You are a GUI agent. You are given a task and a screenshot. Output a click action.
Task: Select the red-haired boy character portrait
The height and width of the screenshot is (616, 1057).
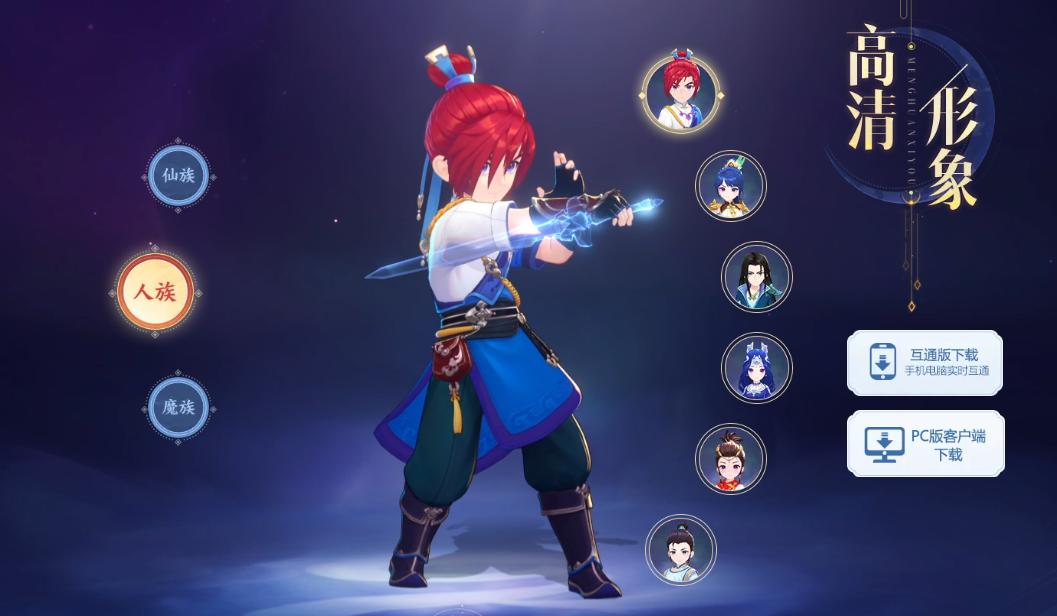point(681,93)
